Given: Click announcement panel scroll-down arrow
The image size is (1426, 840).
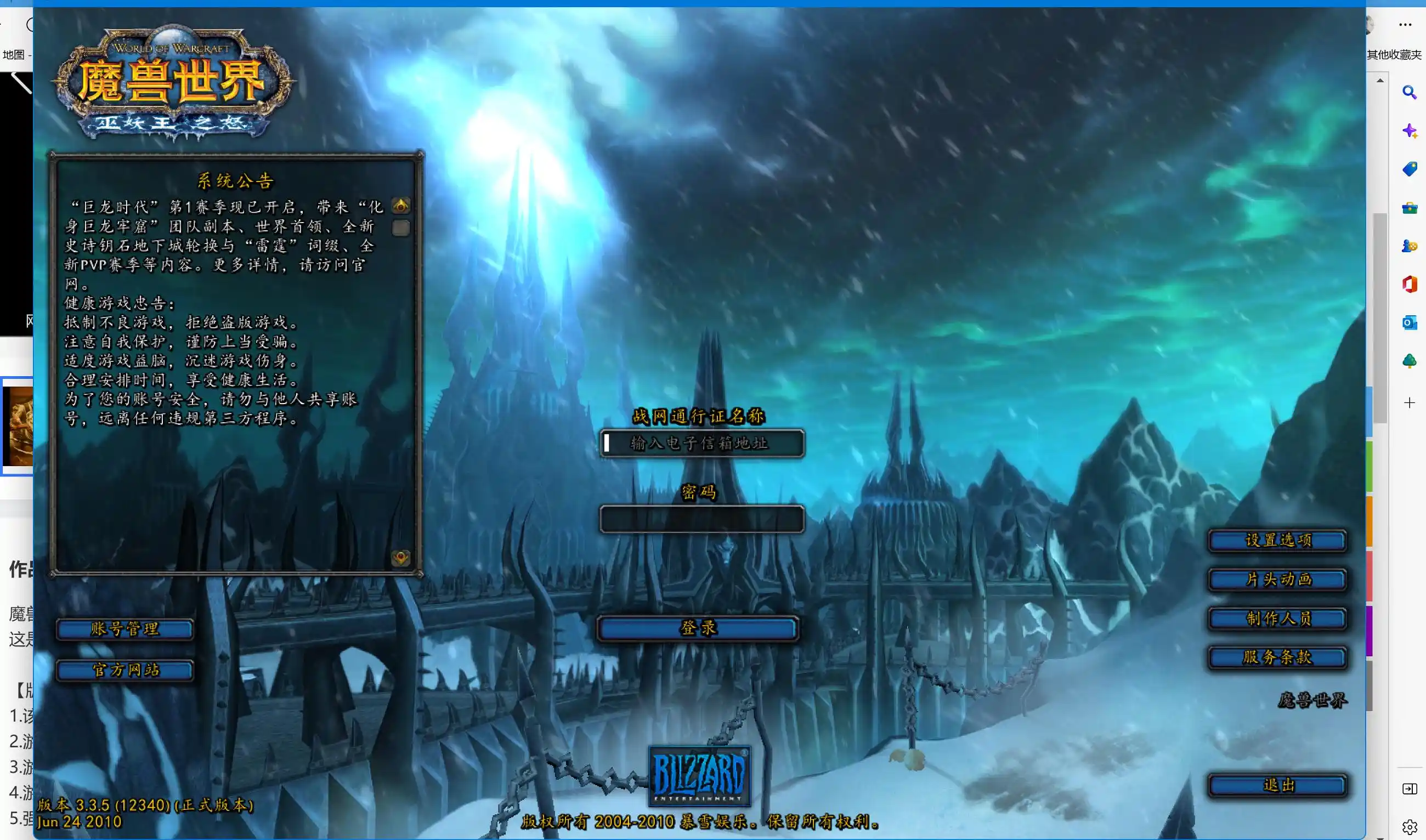Looking at the screenshot, I should pyautogui.click(x=401, y=558).
